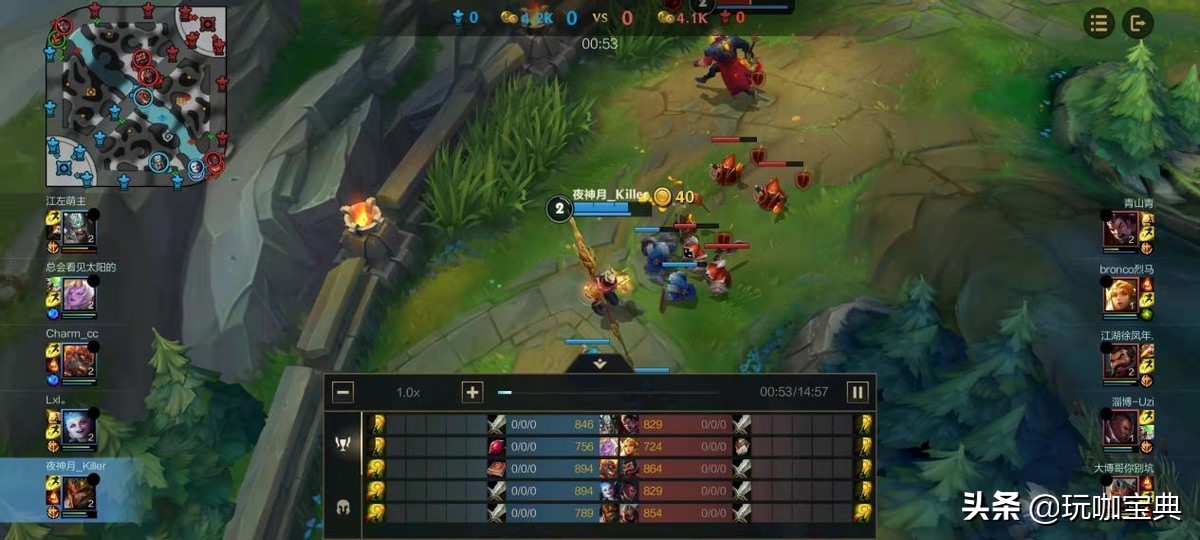Increase playback speed with the plus button
The image size is (1200, 540).
[x=472, y=392]
